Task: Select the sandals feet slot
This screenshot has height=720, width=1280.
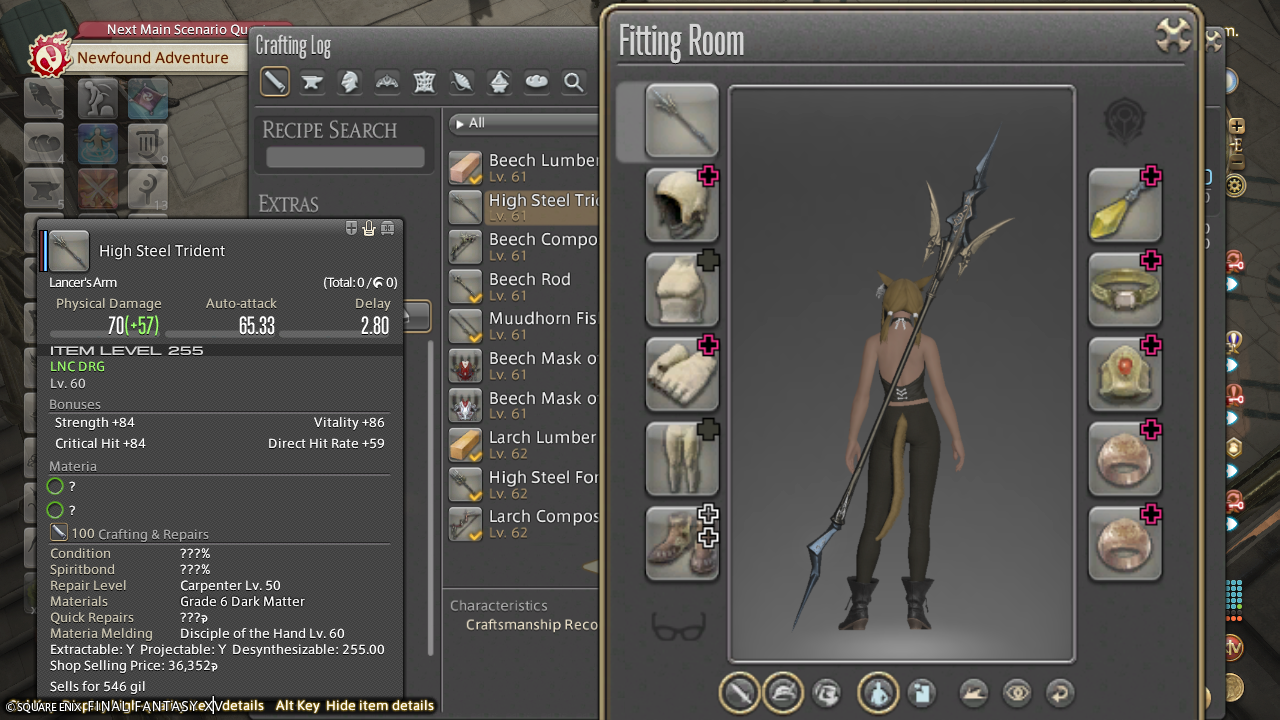Action: [682, 543]
